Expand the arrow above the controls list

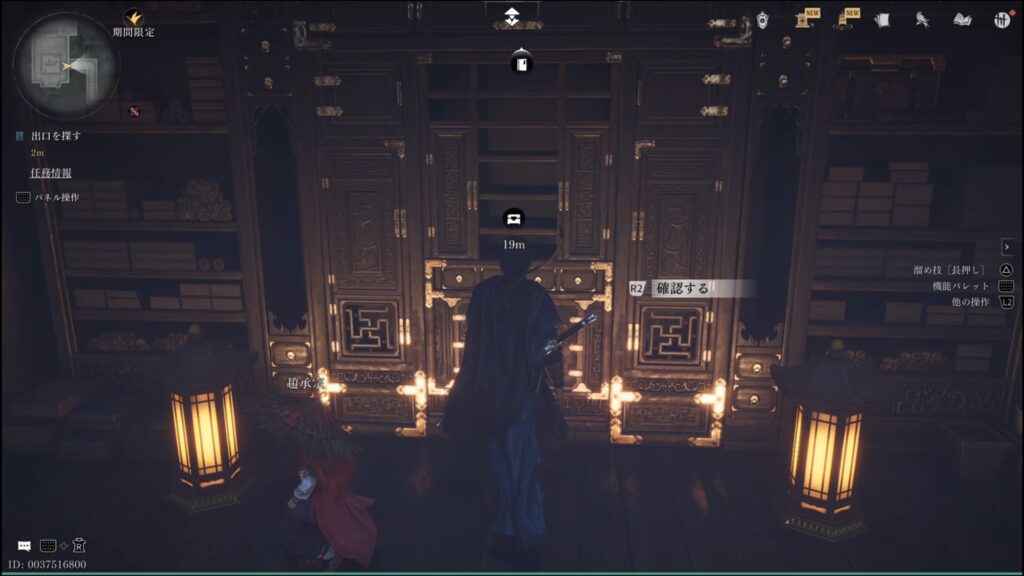click(x=1007, y=246)
